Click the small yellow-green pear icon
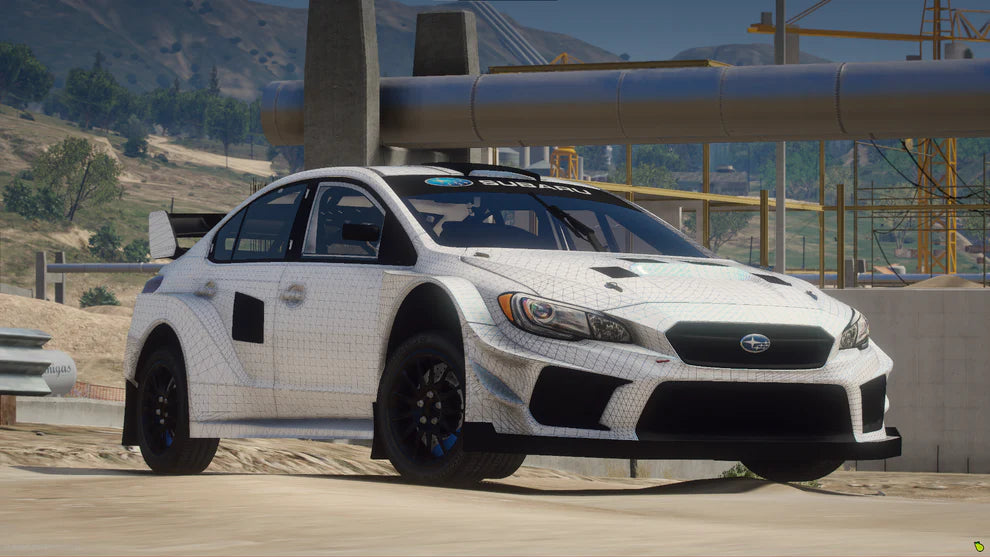The width and height of the screenshot is (990, 557). point(978,547)
